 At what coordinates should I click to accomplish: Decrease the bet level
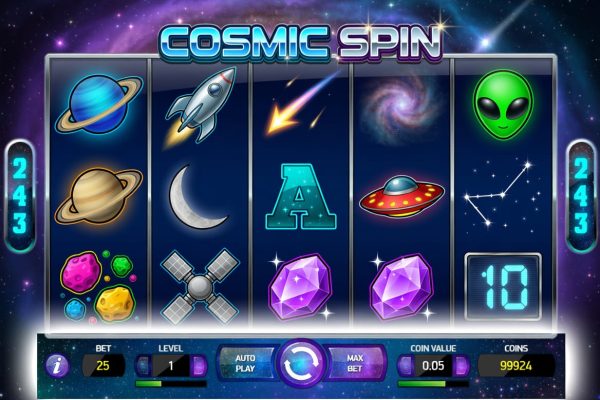coord(141,366)
